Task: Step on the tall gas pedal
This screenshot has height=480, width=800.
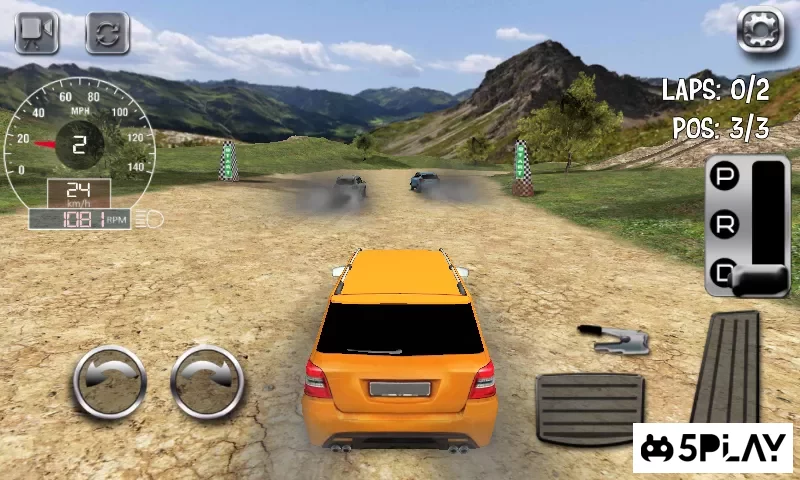Action: pyautogui.click(x=727, y=365)
